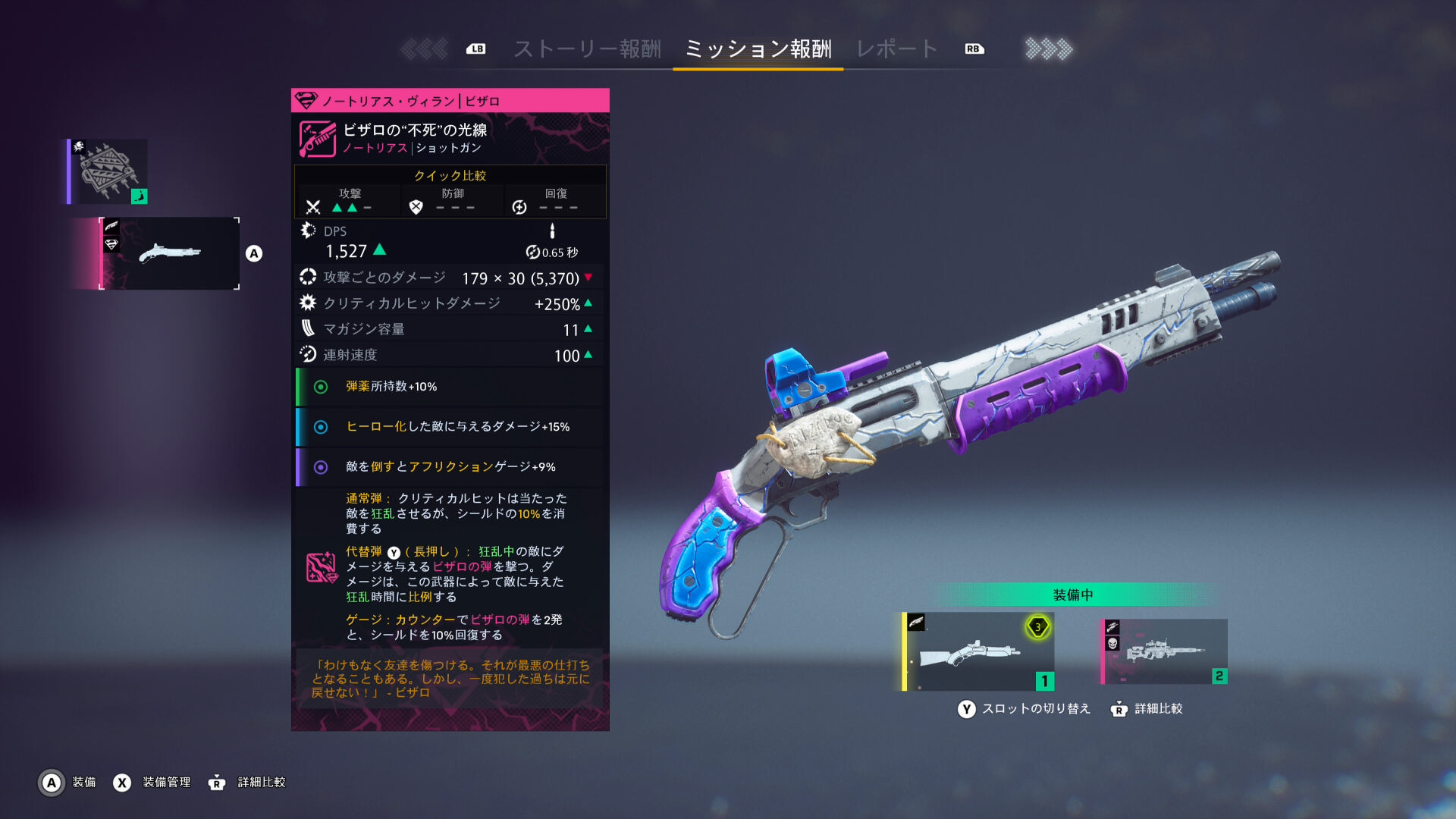Open 詳細比較 in the bottom bar
The width and height of the screenshot is (1456, 819).
tap(247, 782)
